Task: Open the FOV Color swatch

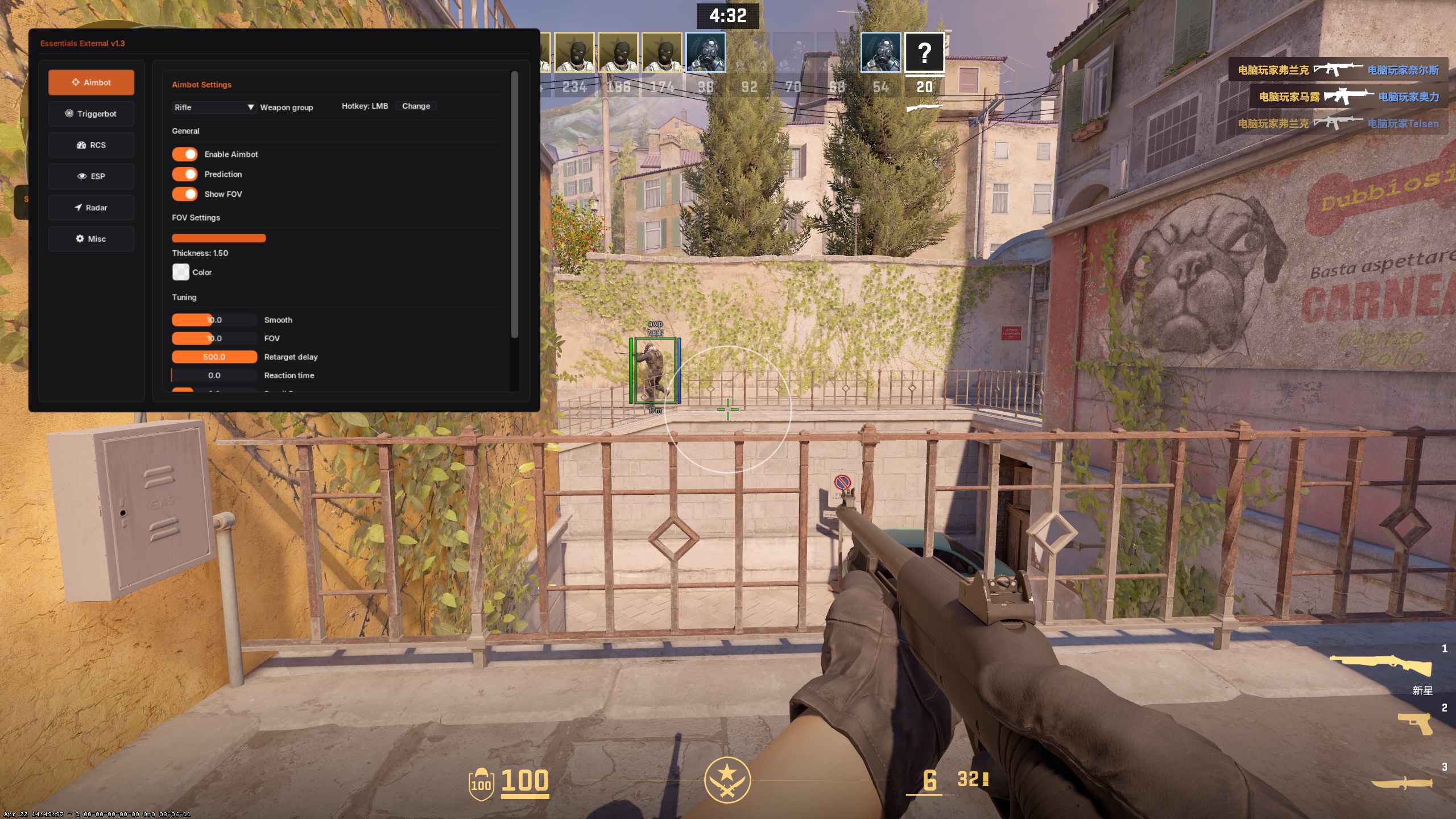Action: click(181, 272)
